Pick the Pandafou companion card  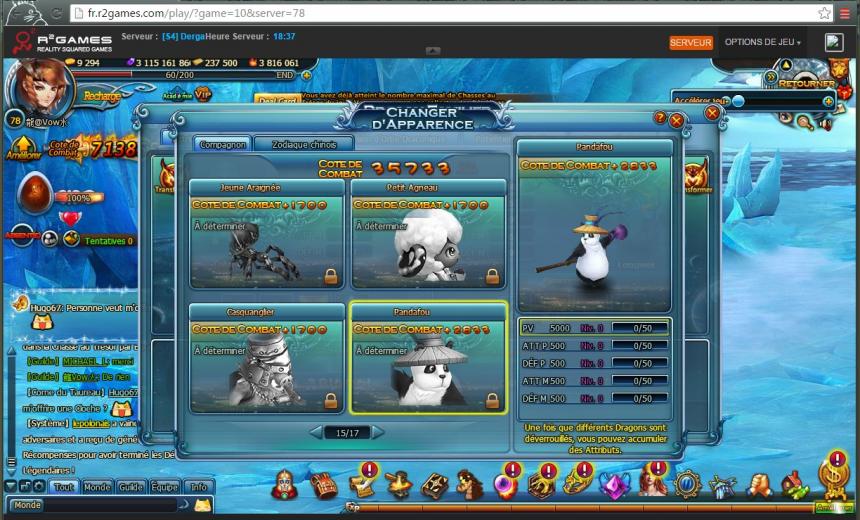(429, 358)
